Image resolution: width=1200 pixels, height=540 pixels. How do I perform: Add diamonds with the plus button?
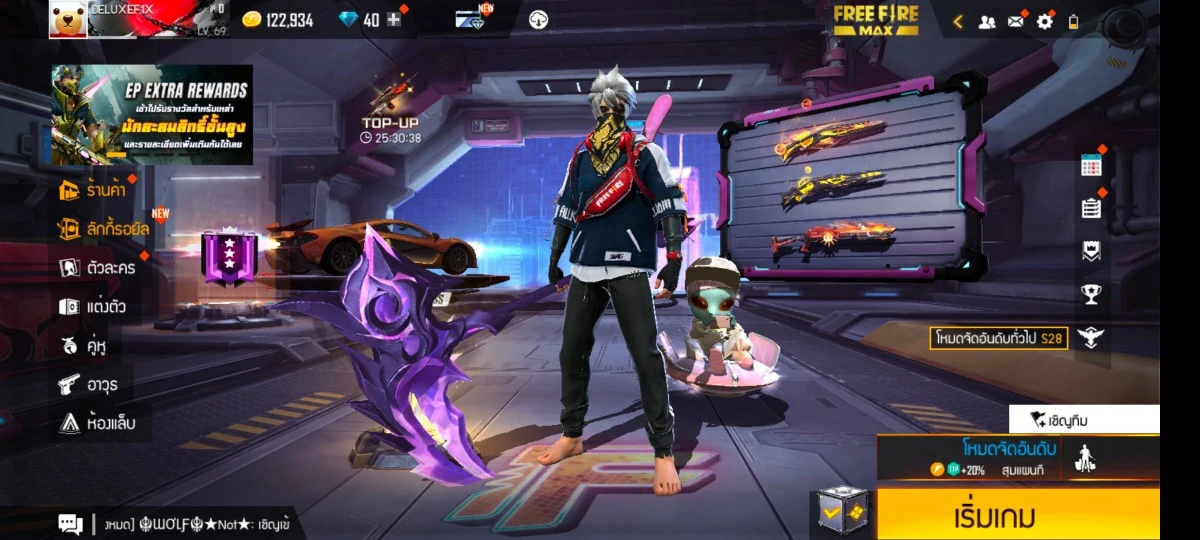[x=394, y=20]
